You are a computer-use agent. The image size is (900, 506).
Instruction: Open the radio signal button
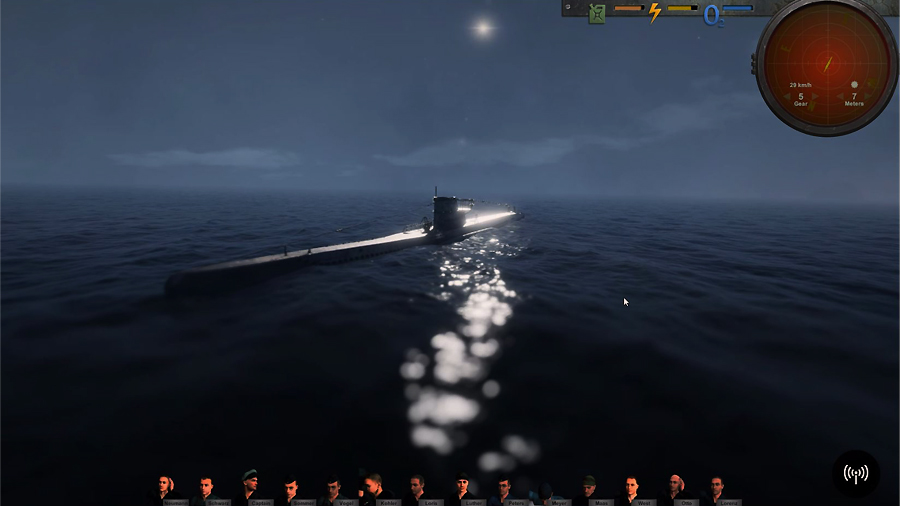point(856,473)
